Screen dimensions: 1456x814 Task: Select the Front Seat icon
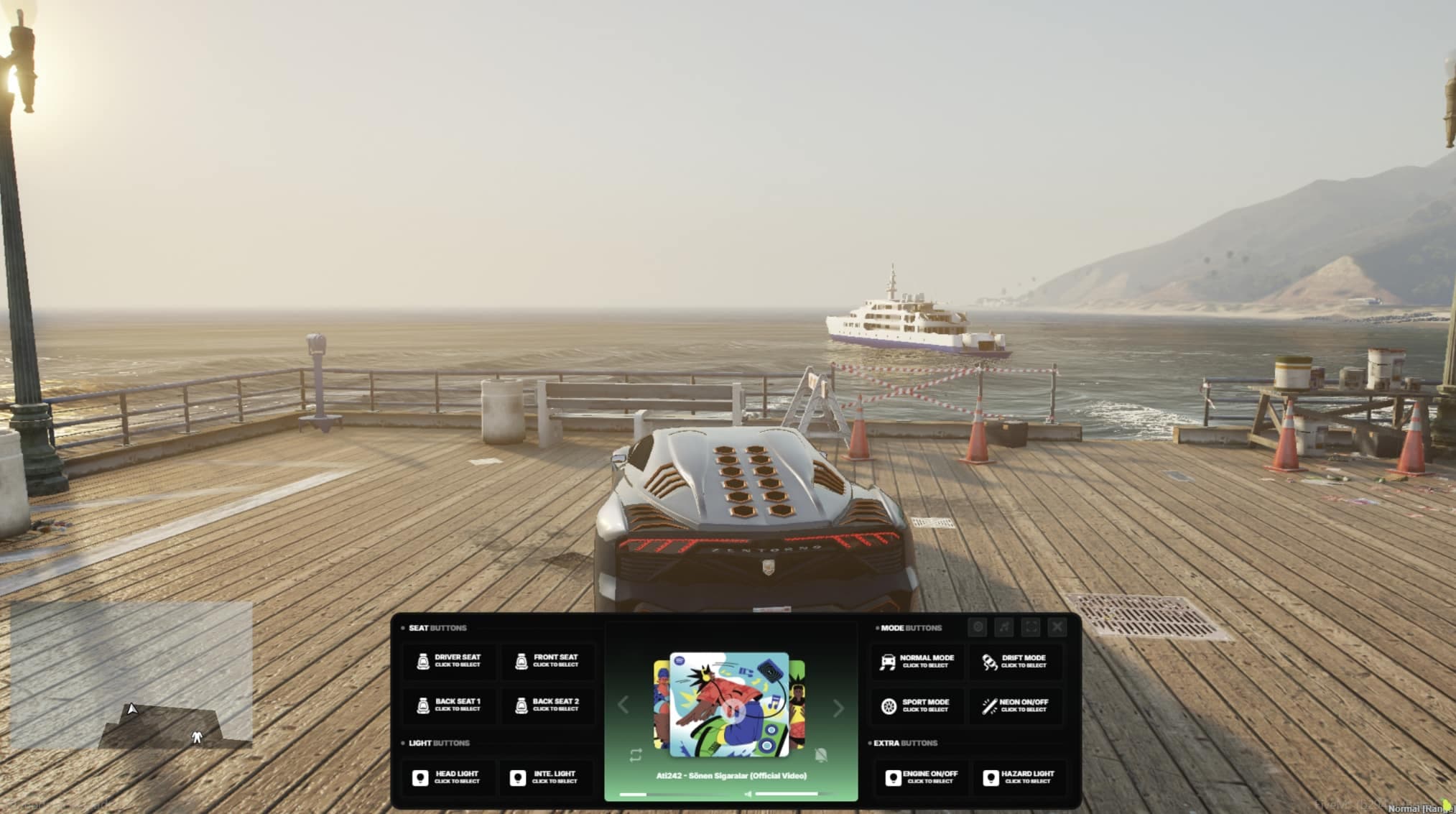tap(521, 661)
